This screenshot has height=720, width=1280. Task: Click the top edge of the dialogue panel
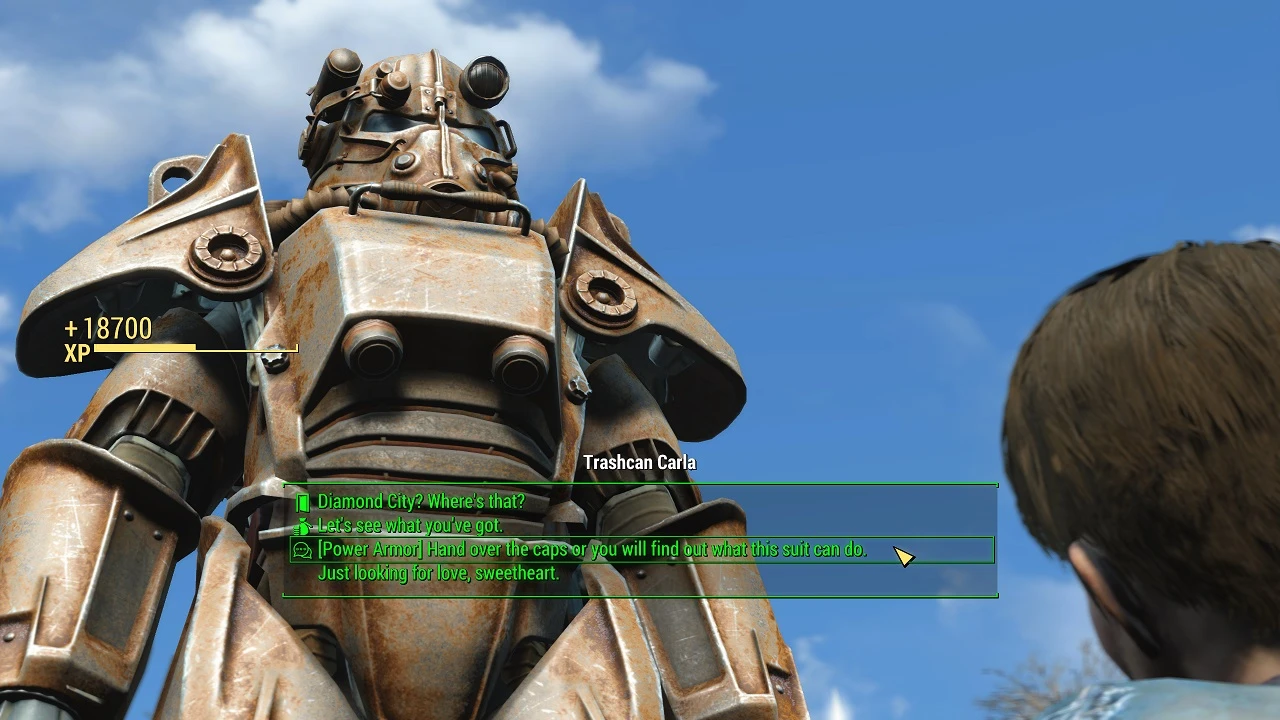point(640,482)
